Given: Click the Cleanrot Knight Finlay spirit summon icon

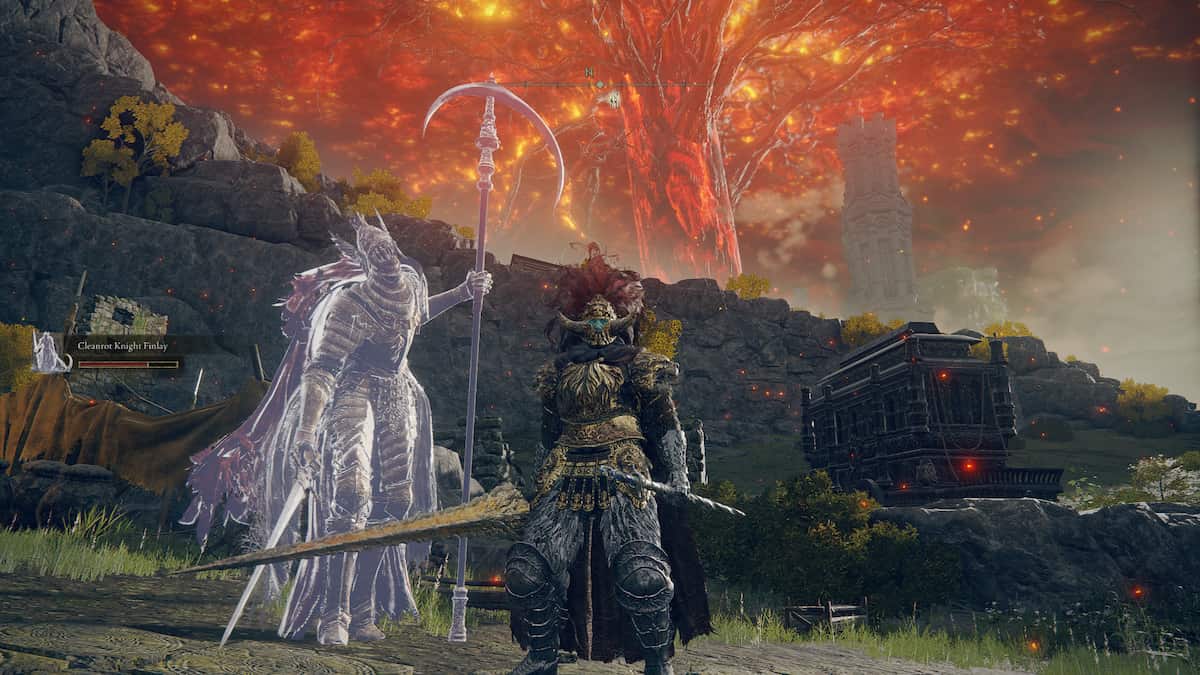Looking at the screenshot, I should coord(47,352).
